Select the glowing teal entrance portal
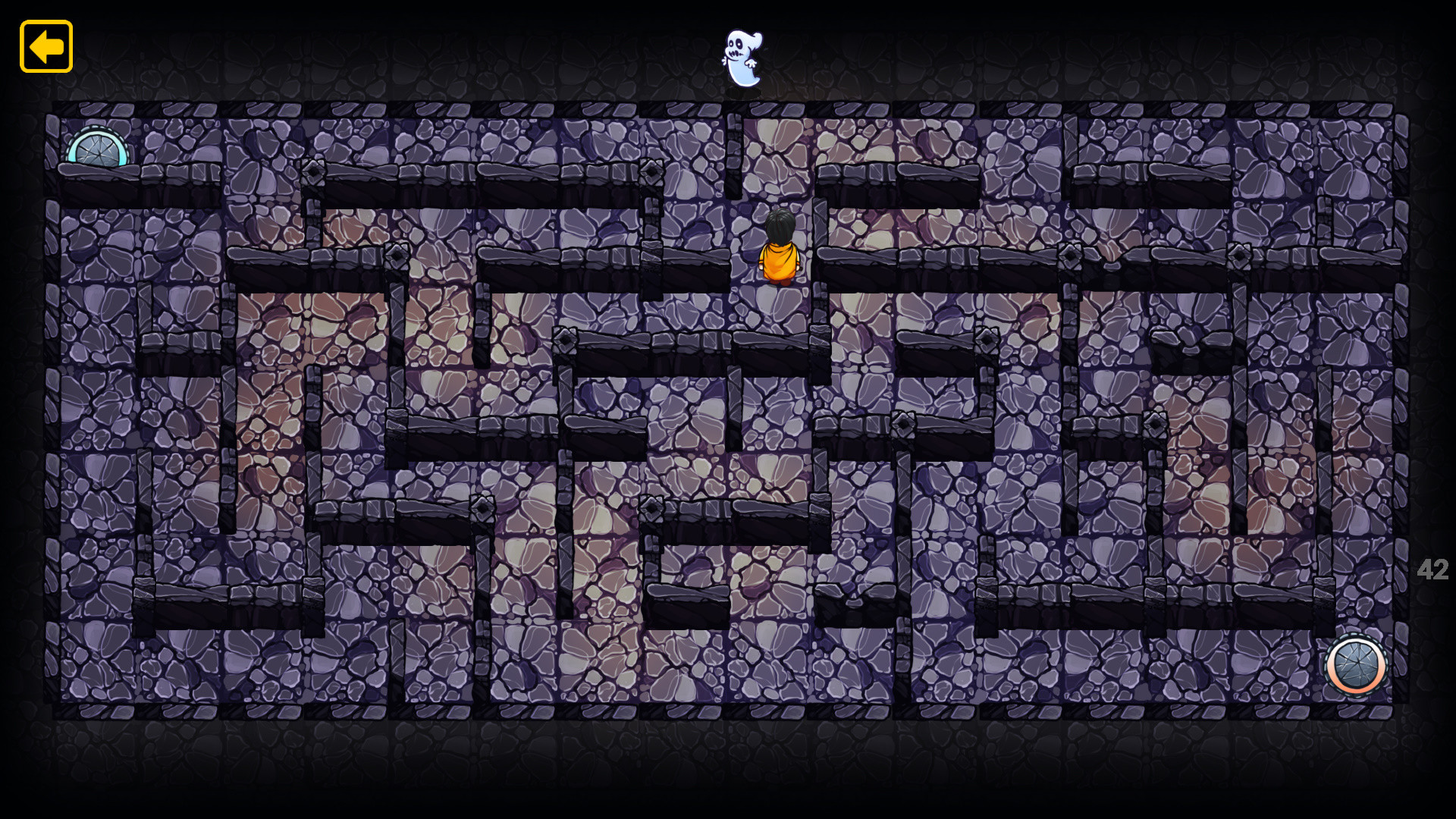 point(97,151)
